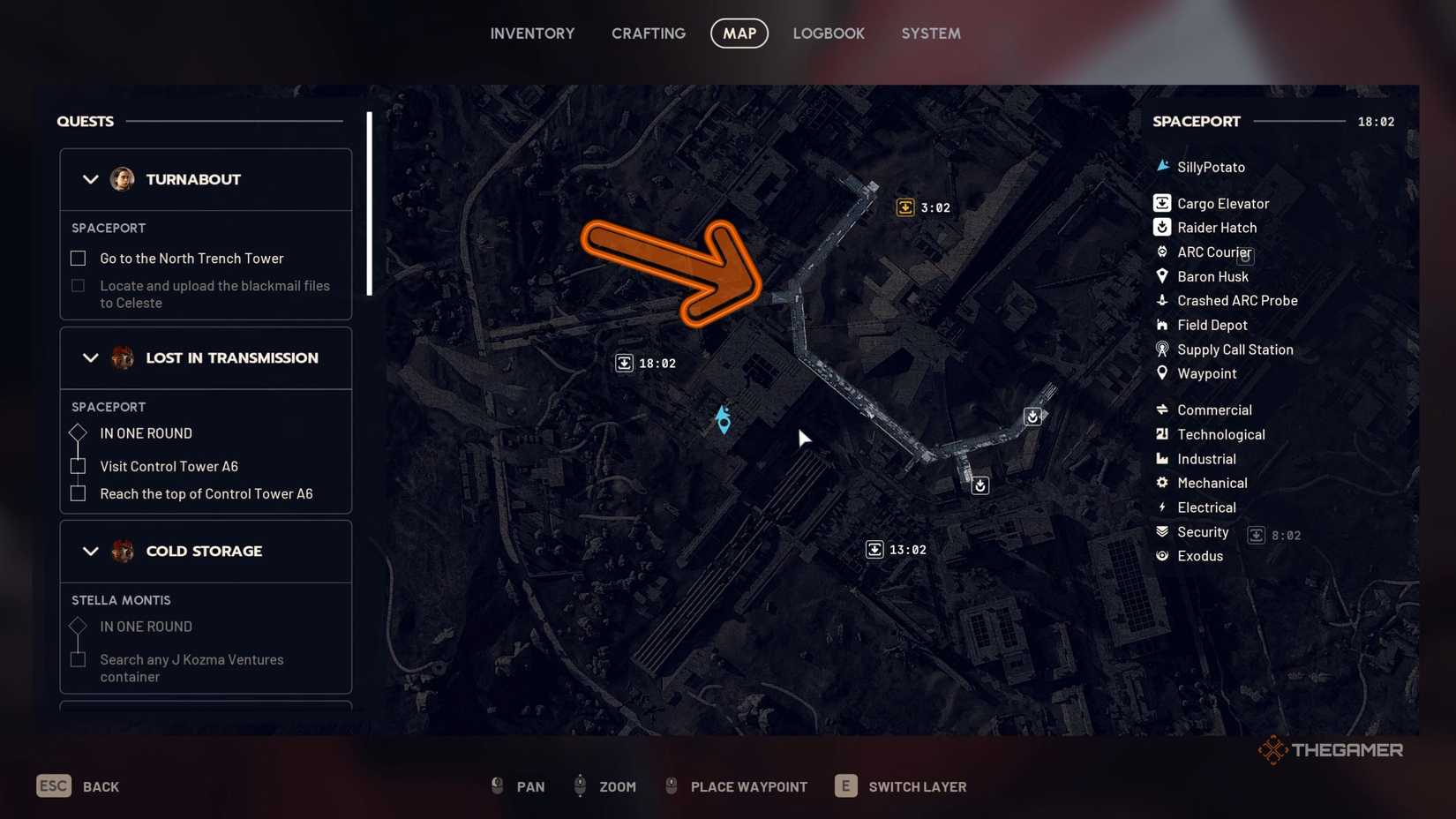The height and width of the screenshot is (819, 1456).
Task: Check the Go to the North Trench Tower objective
Action: pos(78,258)
